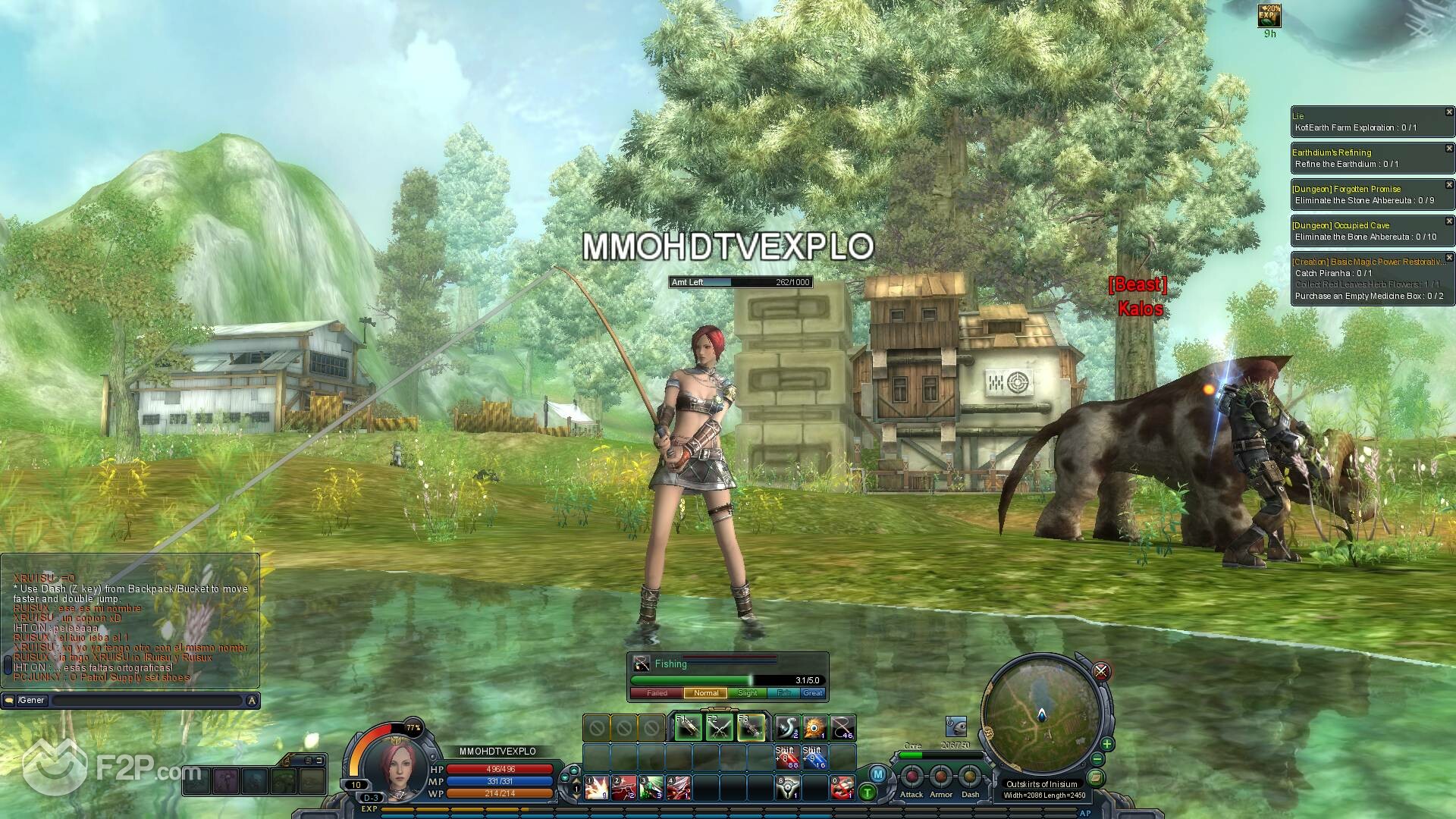Viewport: 1456px width, 819px height.
Task: Close the red X beside the minimap
Action: [1101, 671]
